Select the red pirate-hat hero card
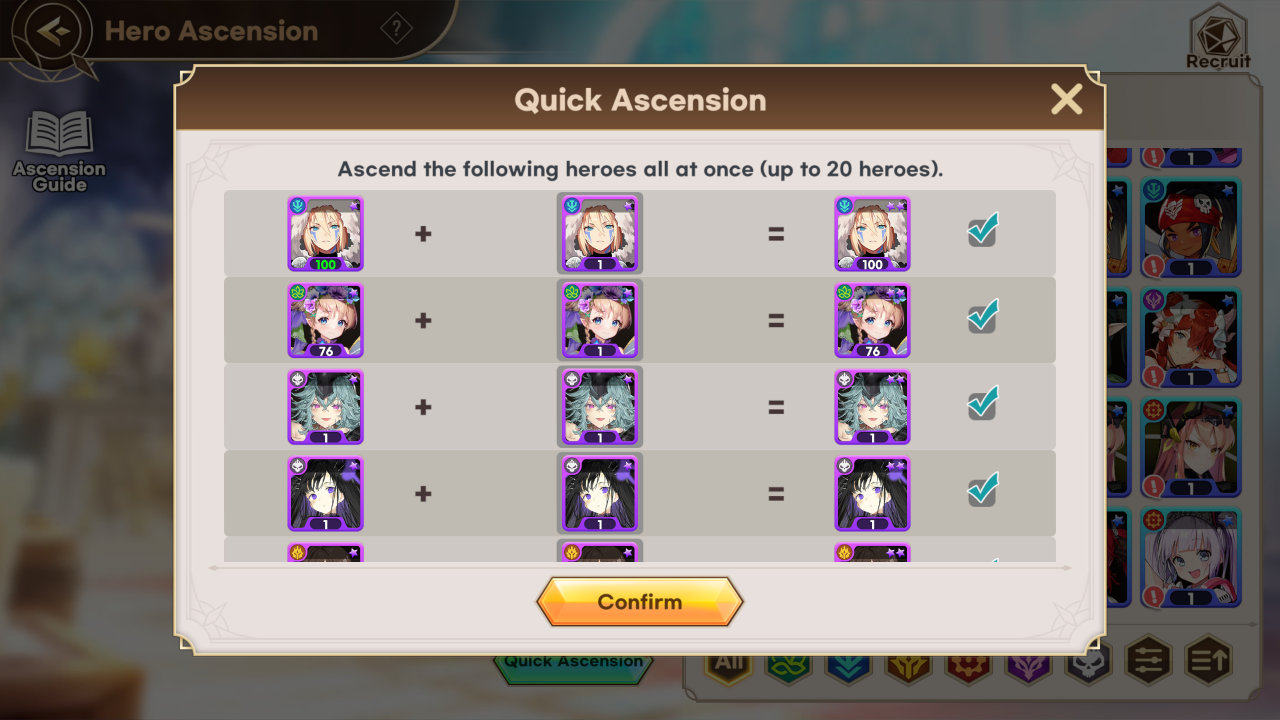Screen dimensions: 1280x720 [1191, 228]
